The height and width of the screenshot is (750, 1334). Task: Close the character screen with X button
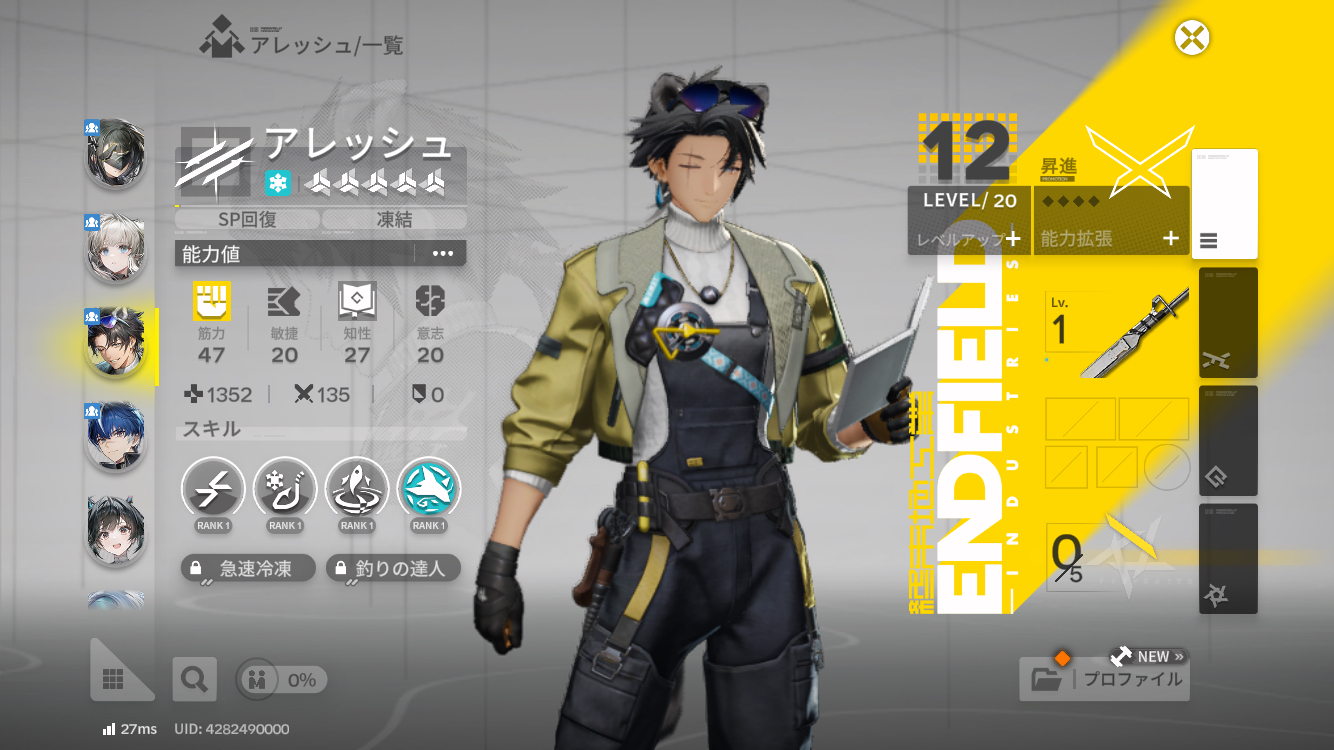(x=1192, y=39)
